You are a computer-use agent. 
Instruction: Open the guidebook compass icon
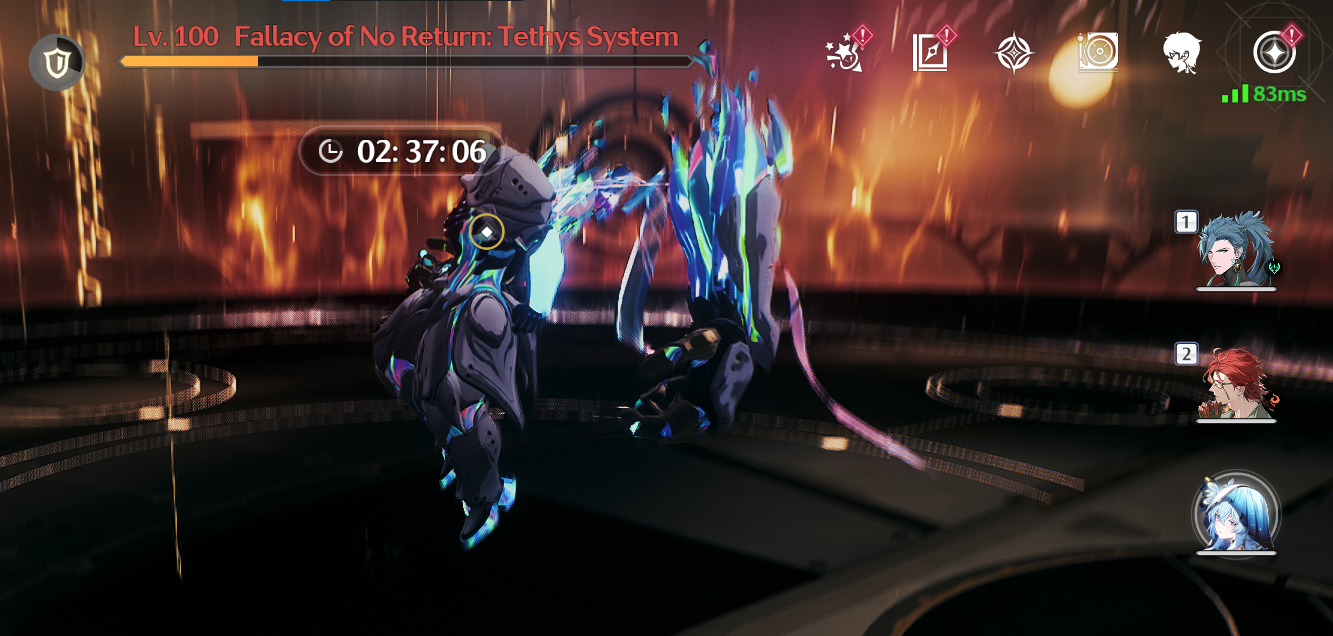930,53
